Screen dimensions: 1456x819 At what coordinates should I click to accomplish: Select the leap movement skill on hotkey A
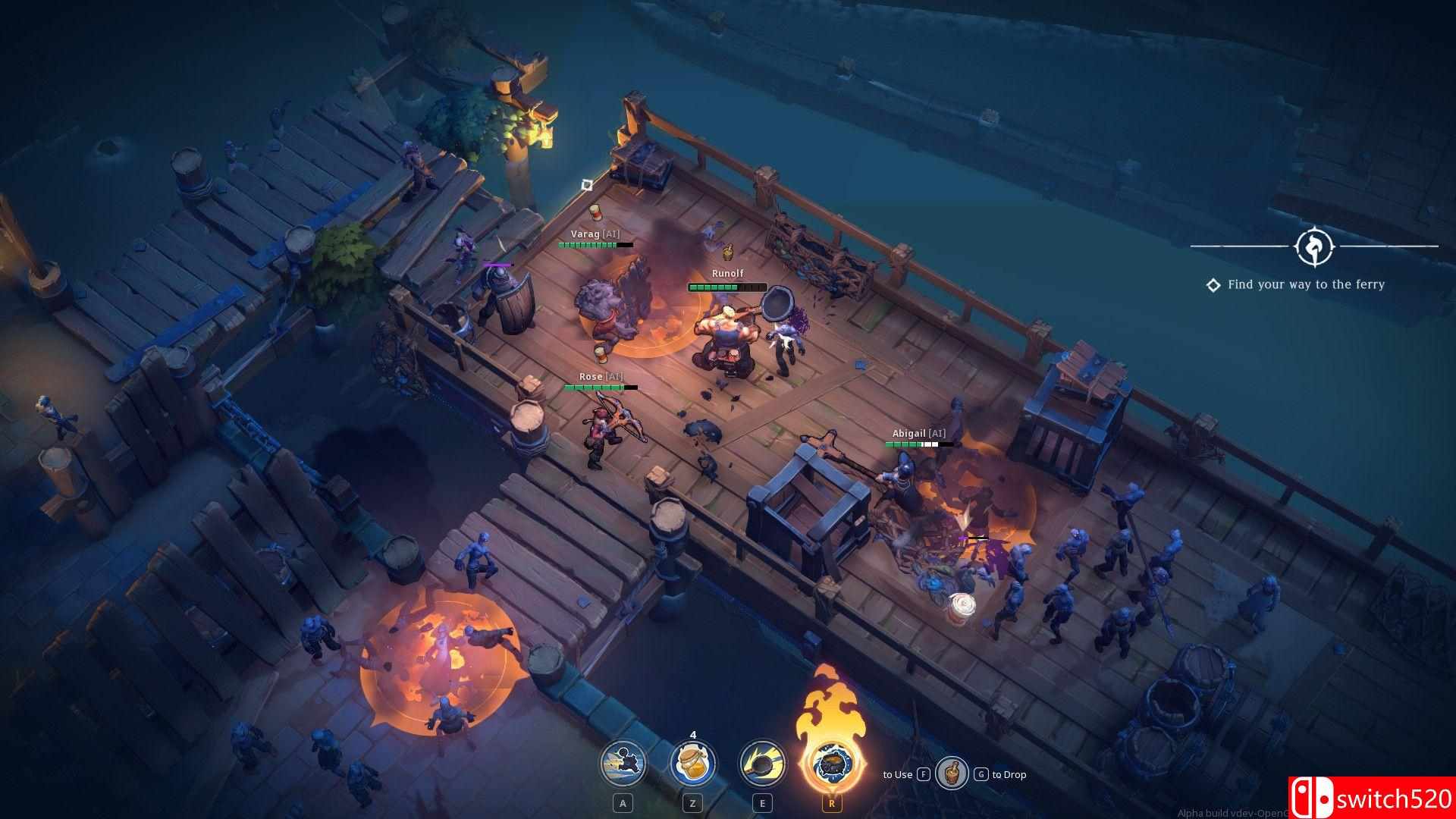(x=623, y=764)
